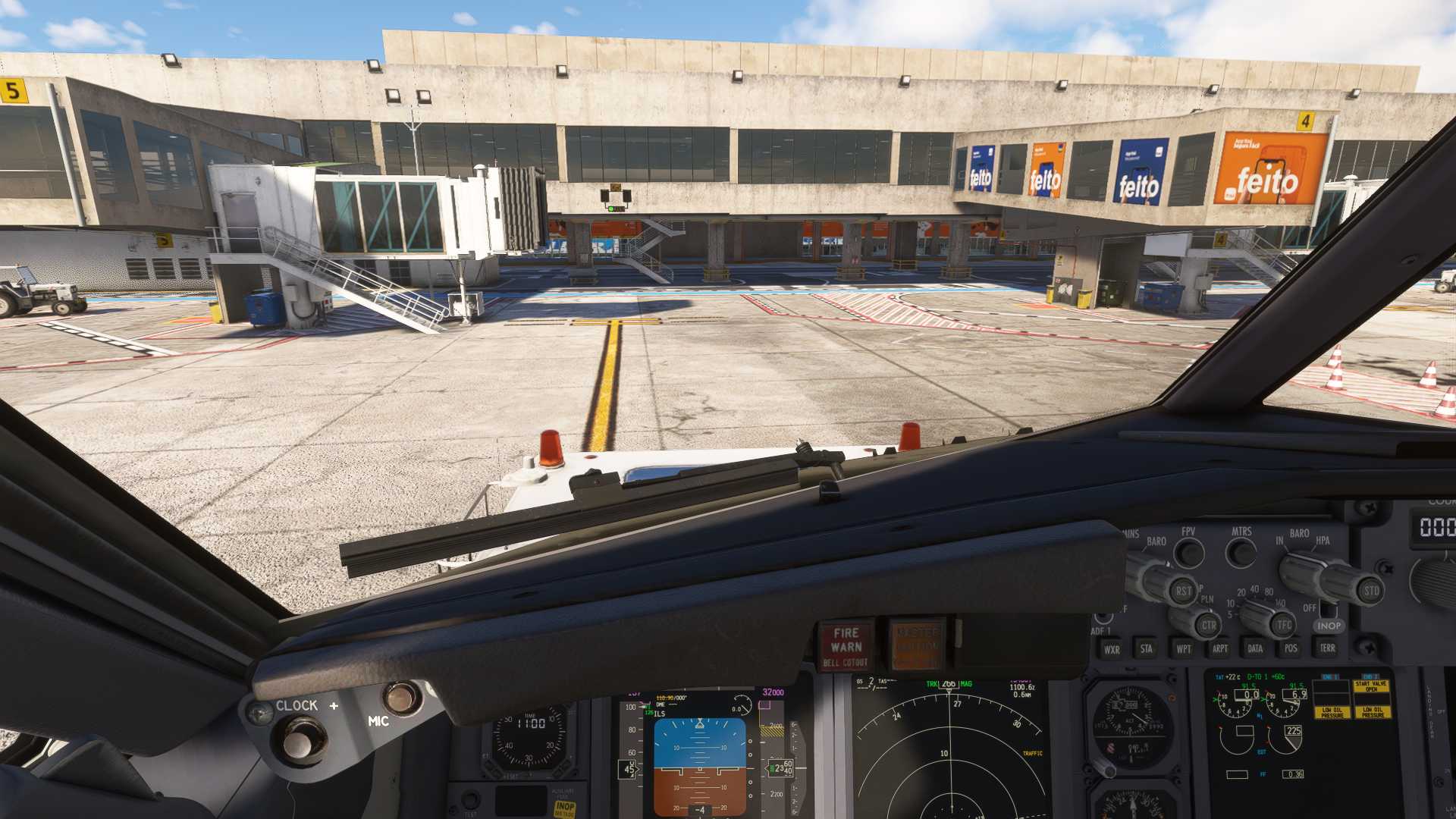This screenshot has height=819, width=1456.
Task: Center the map with the CTR button
Action: click(x=1208, y=626)
